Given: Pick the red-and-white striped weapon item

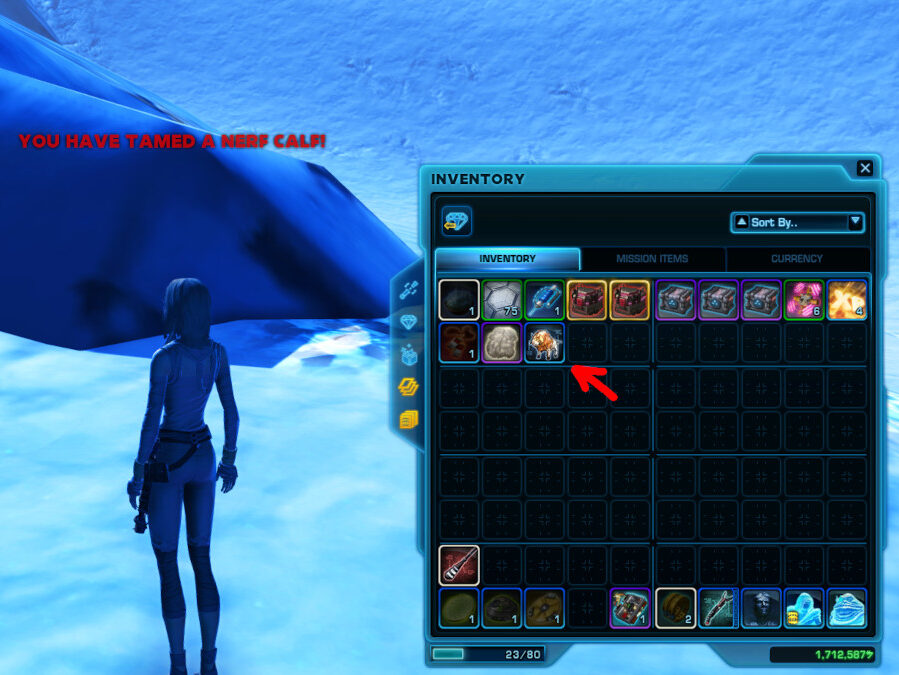Looking at the screenshot, I should pyautogui.click(x=458, y=565).
